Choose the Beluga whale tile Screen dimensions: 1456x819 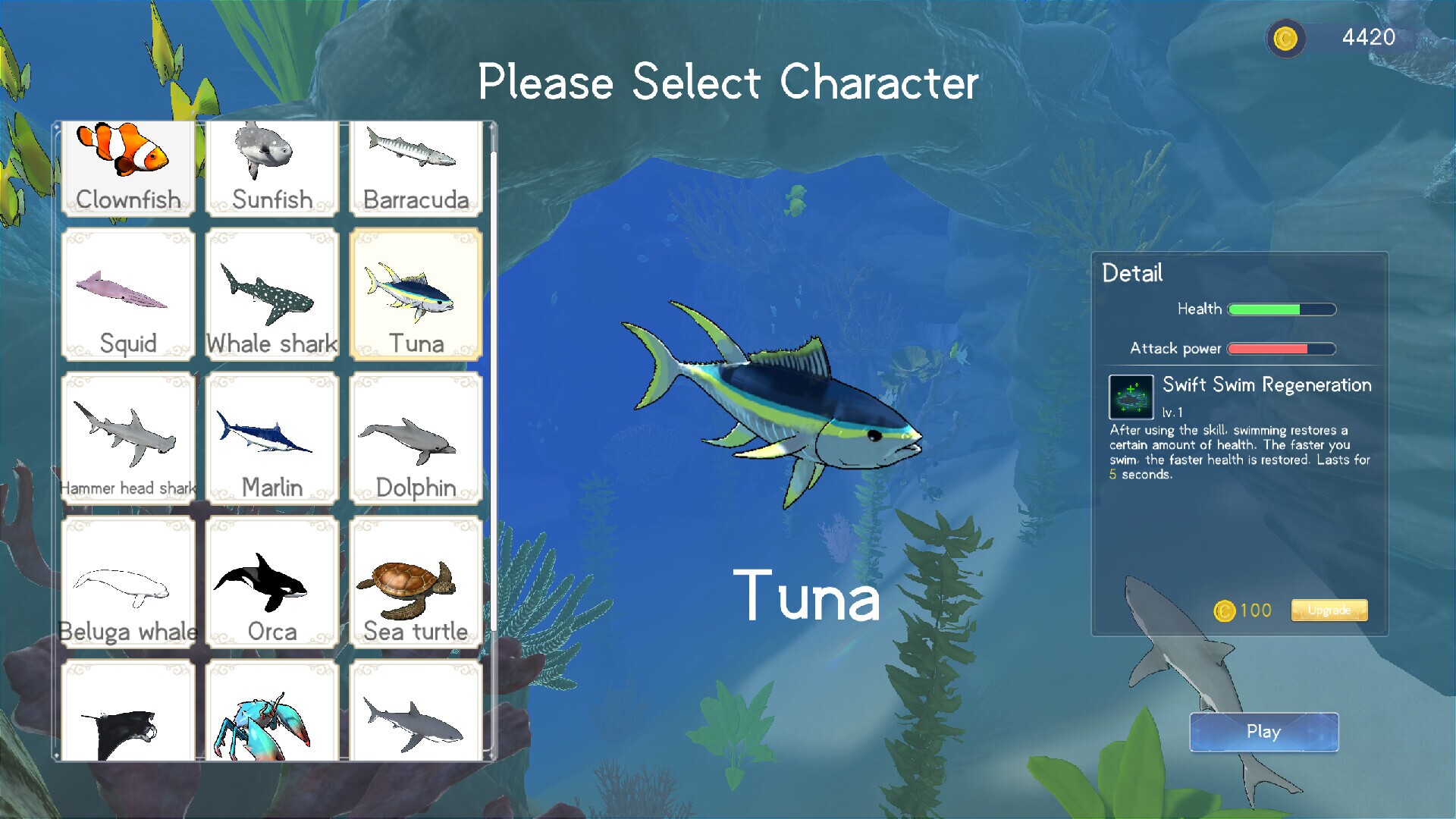127,582
